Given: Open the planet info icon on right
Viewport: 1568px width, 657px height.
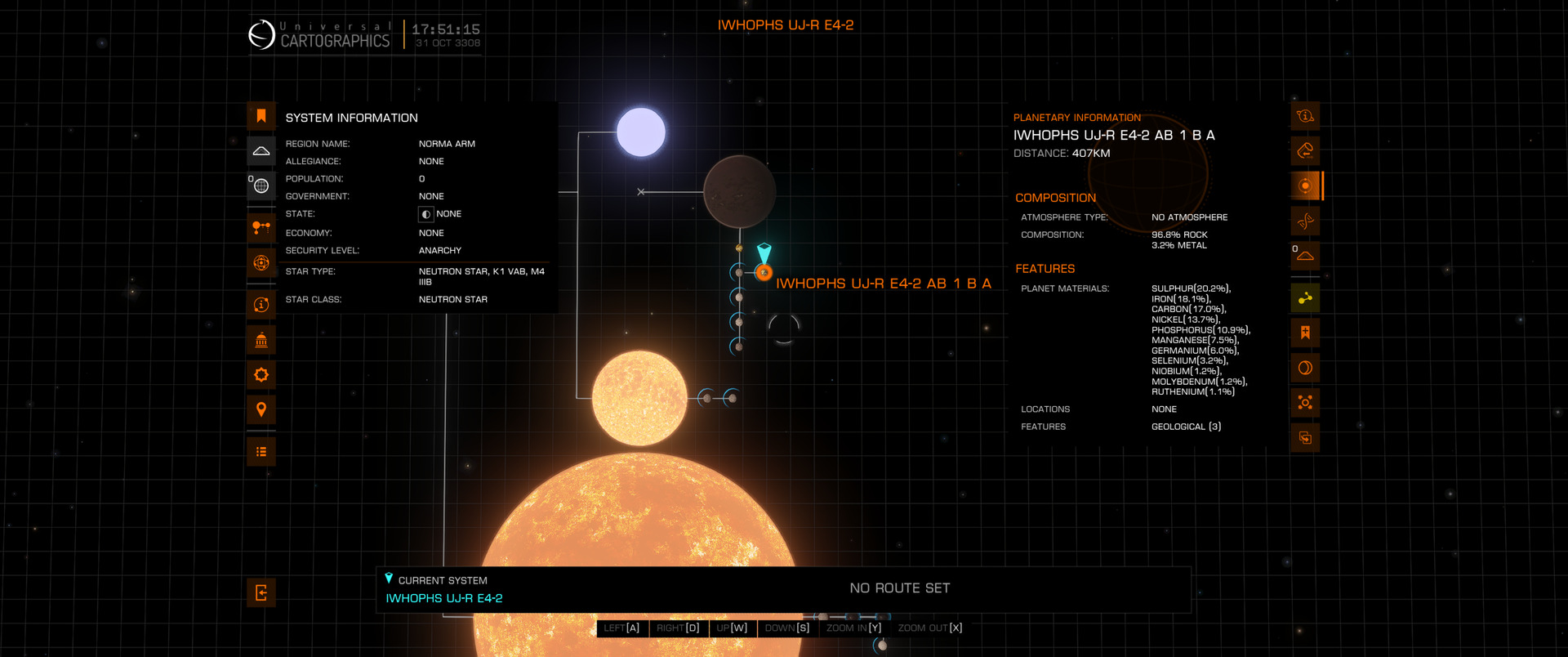Looking at the screenshot, I should click(1305, 116).
